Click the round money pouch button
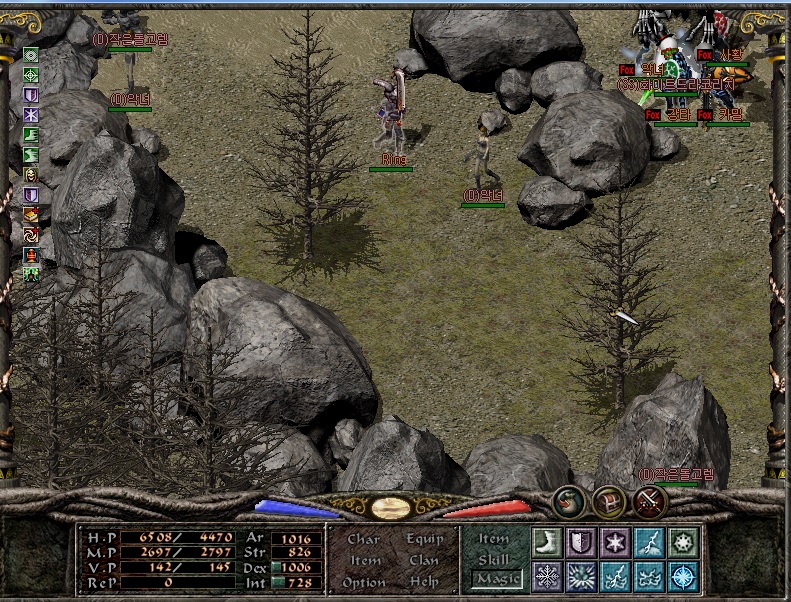The image size is (791, 602). (570, 501)
